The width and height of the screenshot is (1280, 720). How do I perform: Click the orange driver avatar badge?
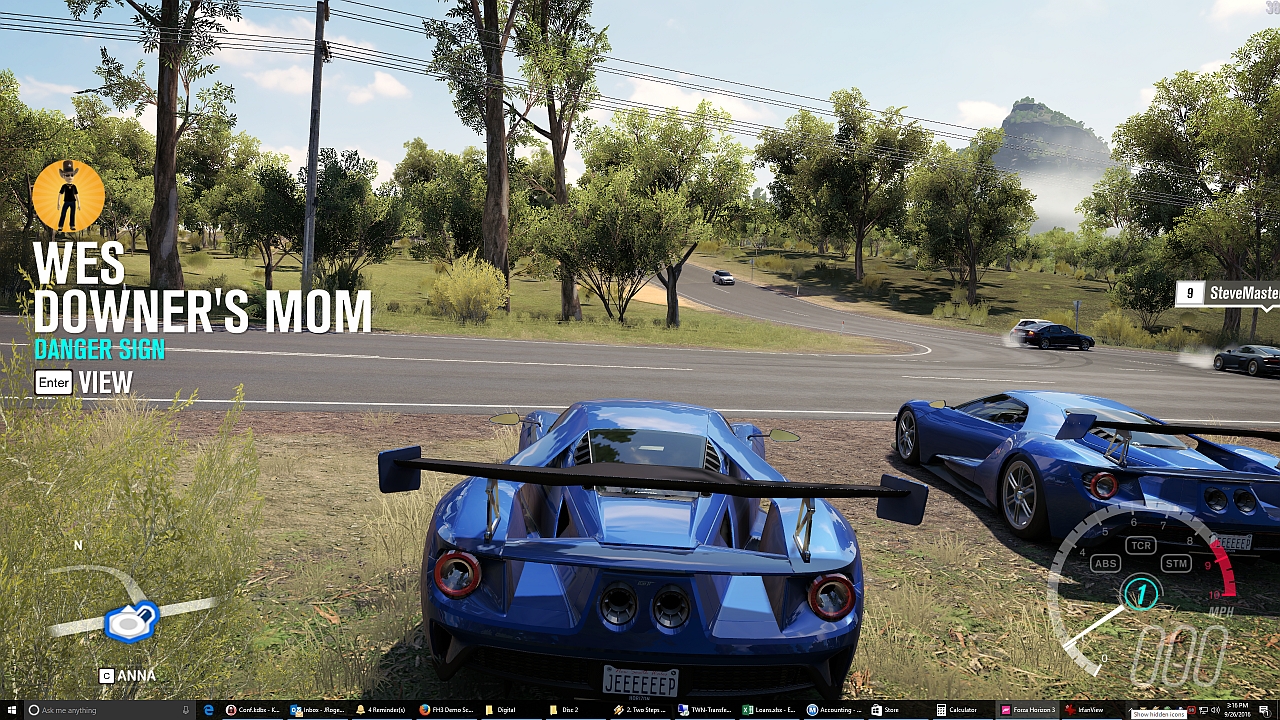click(68, 196)
